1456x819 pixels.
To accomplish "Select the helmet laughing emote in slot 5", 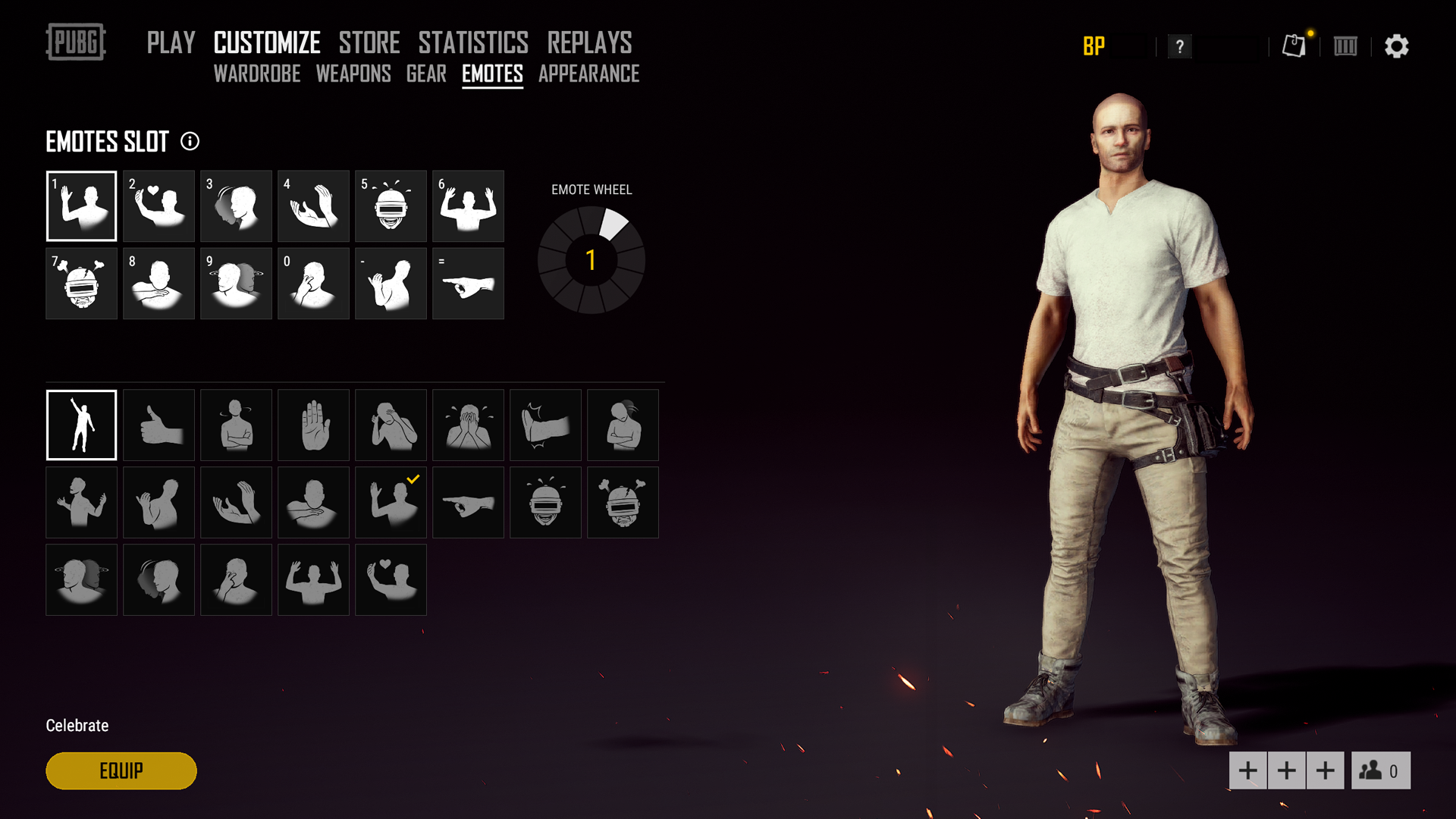I will (391, 206).
